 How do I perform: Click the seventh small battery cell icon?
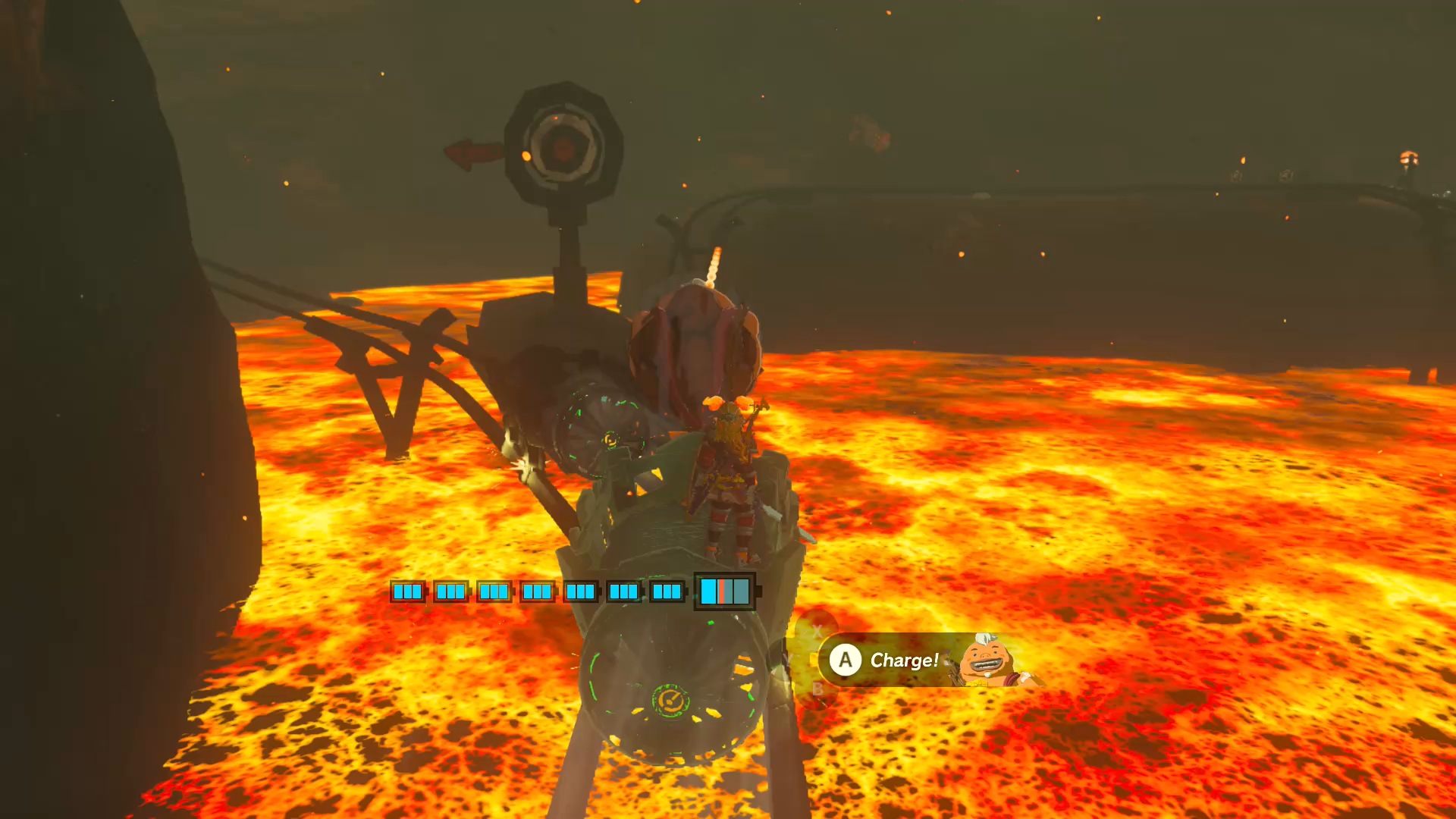tap(668, 591)
